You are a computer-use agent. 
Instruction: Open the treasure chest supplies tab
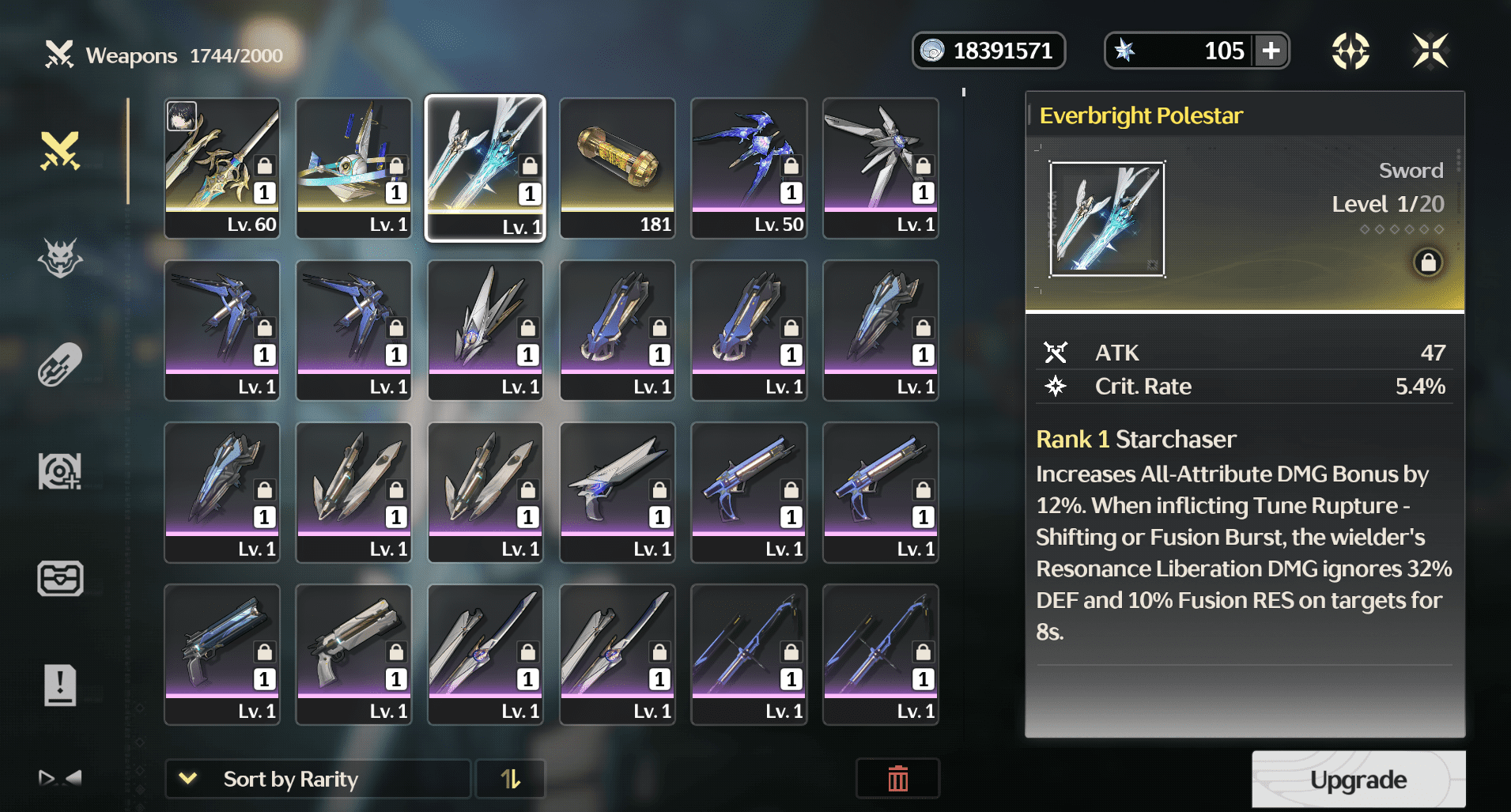pos(60,579)
